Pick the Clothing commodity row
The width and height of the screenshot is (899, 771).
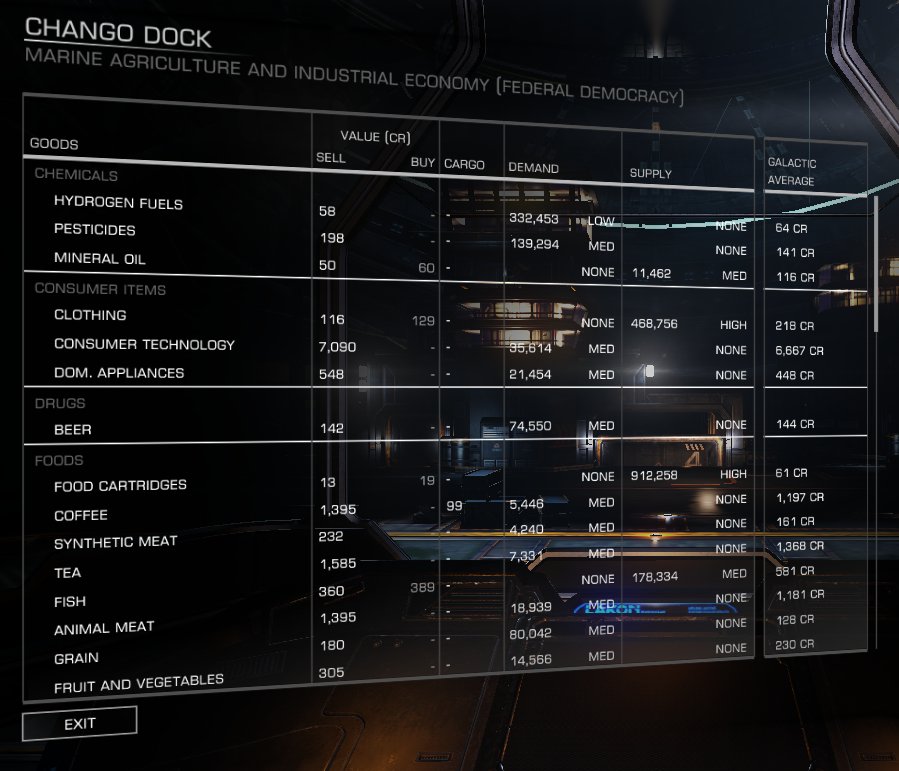(90, 315)
